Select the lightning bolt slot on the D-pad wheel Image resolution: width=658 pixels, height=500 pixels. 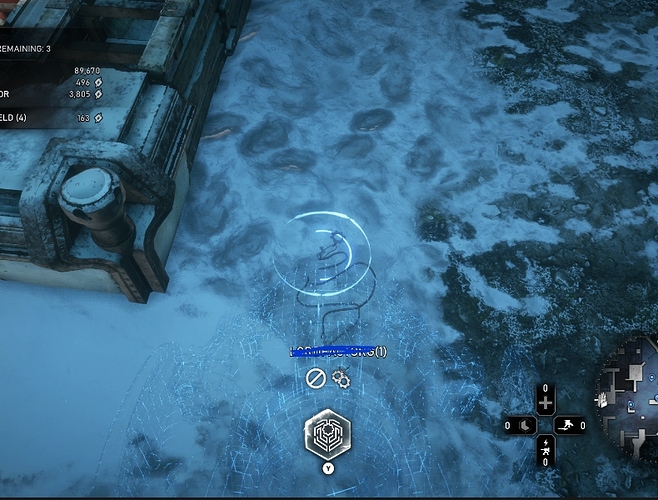(x=545, y=446)
